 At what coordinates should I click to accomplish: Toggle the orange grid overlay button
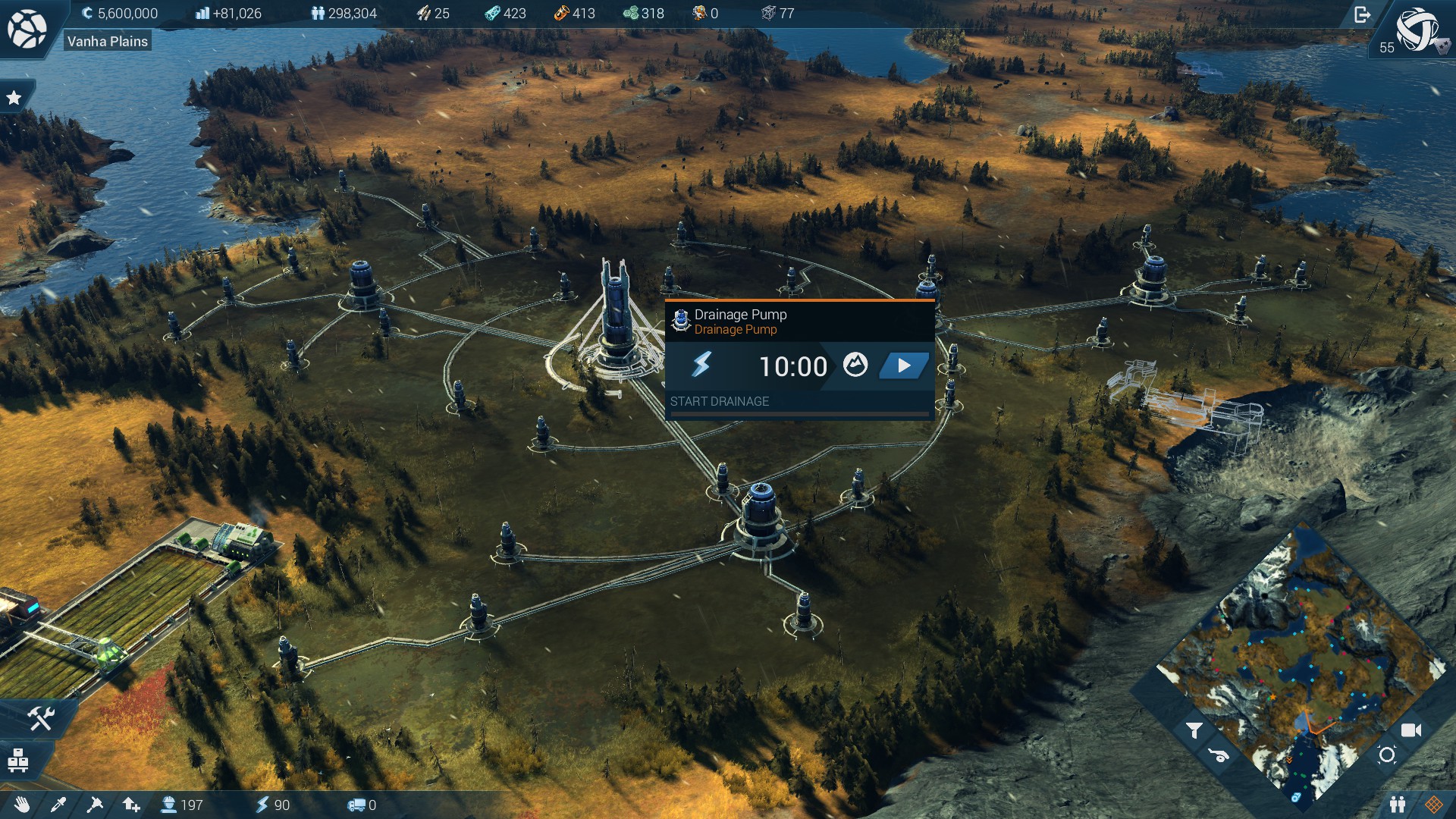(1433, 805)
